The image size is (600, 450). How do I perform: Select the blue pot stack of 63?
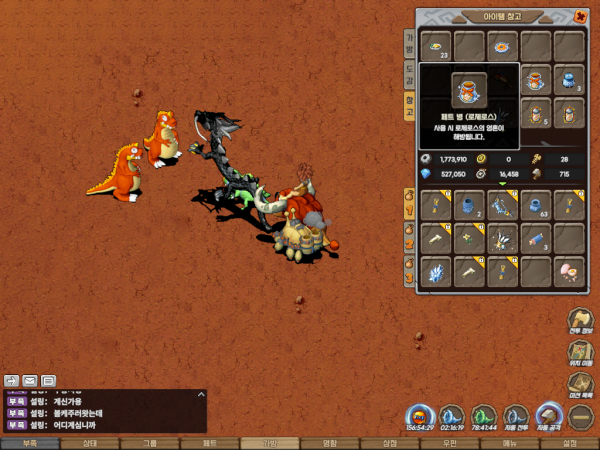click(535, 204)
